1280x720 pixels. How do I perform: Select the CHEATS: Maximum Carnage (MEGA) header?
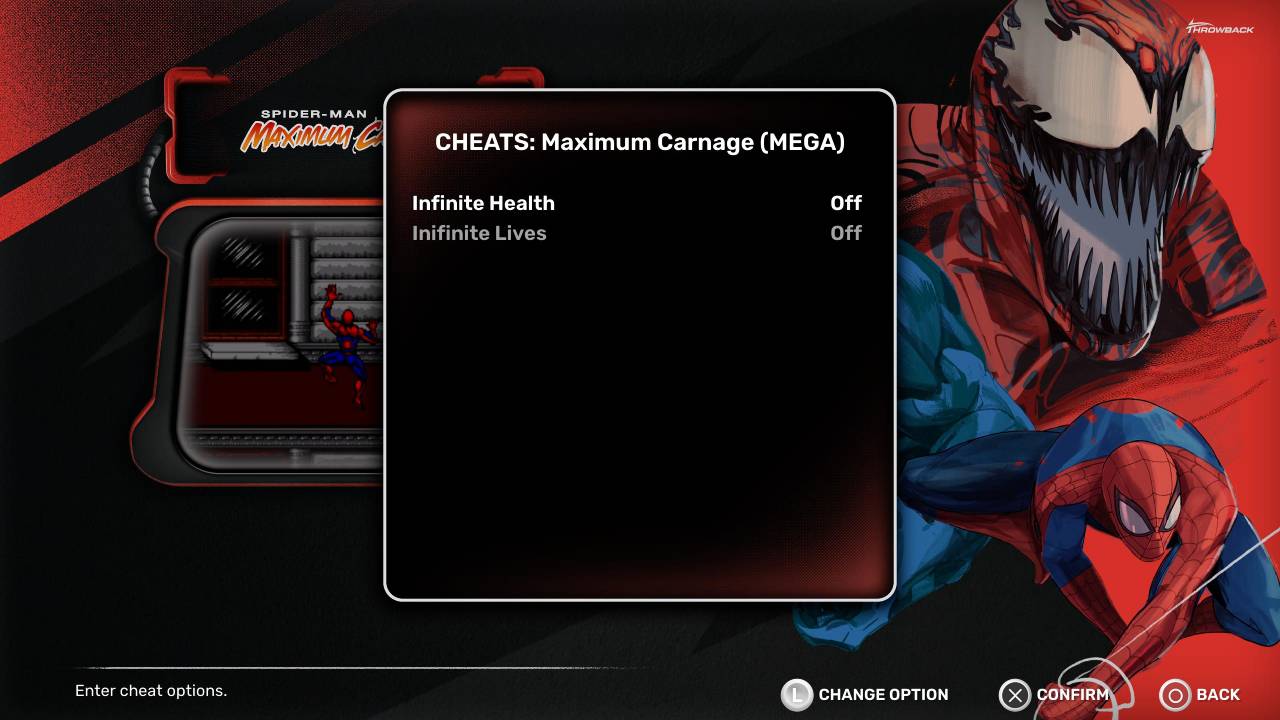639,142
